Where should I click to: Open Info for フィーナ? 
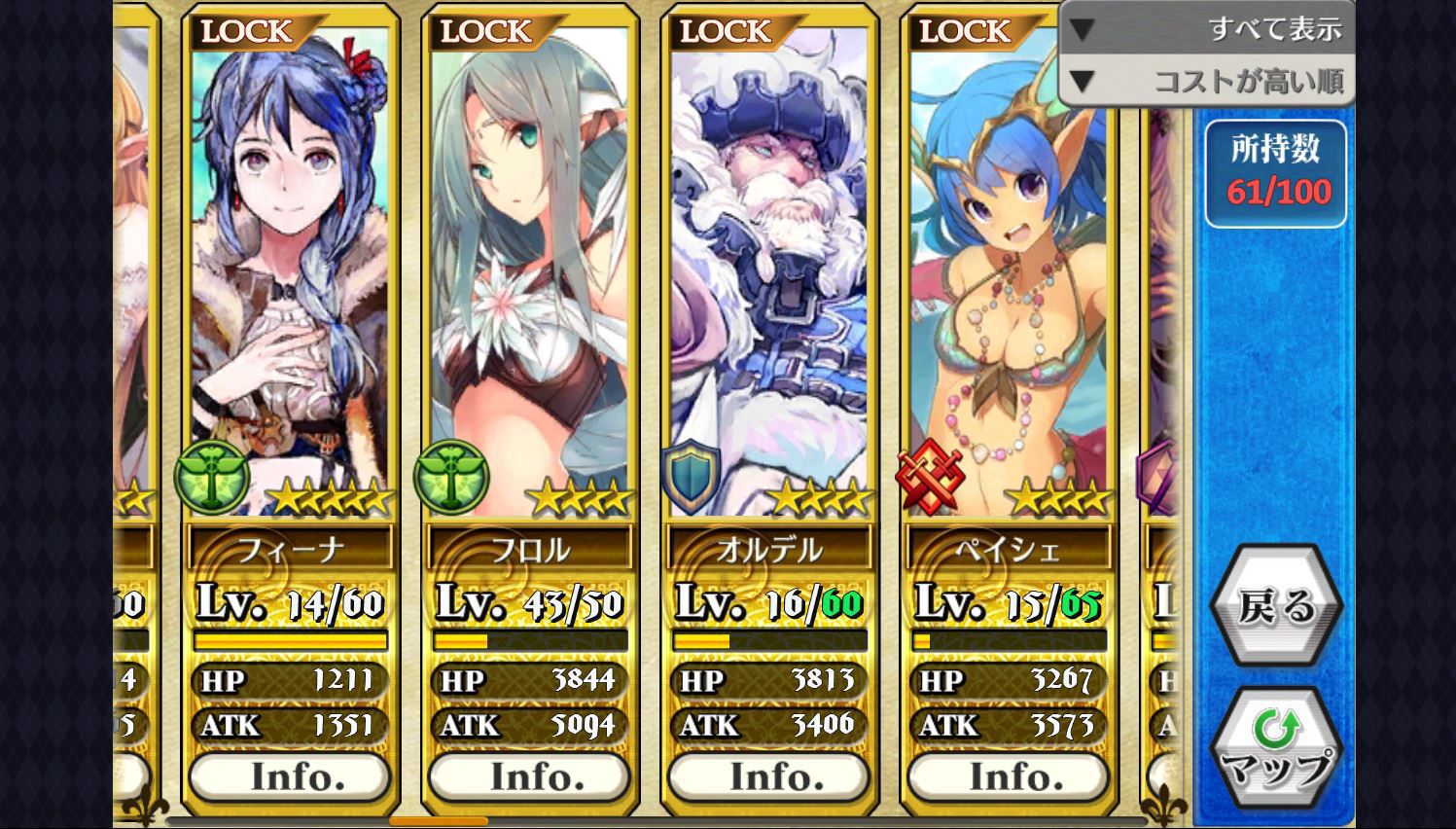tap(290, 776)
